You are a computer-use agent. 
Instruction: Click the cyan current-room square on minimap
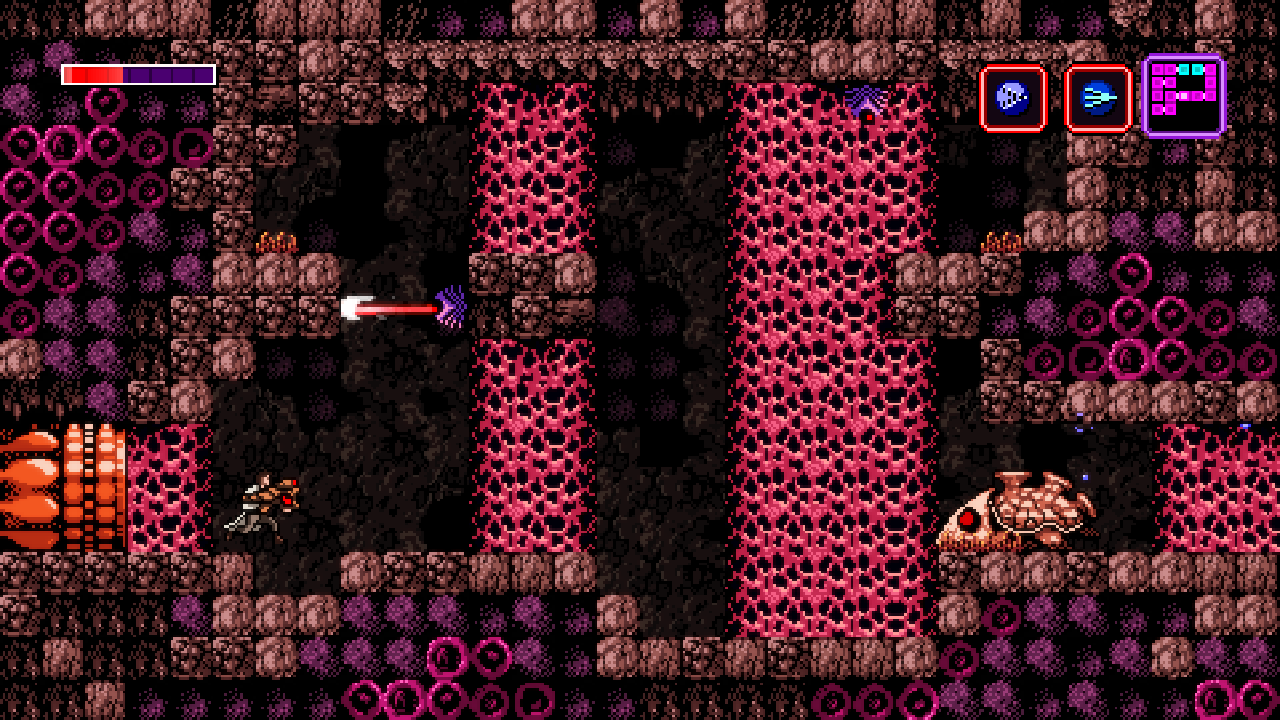1184,70
